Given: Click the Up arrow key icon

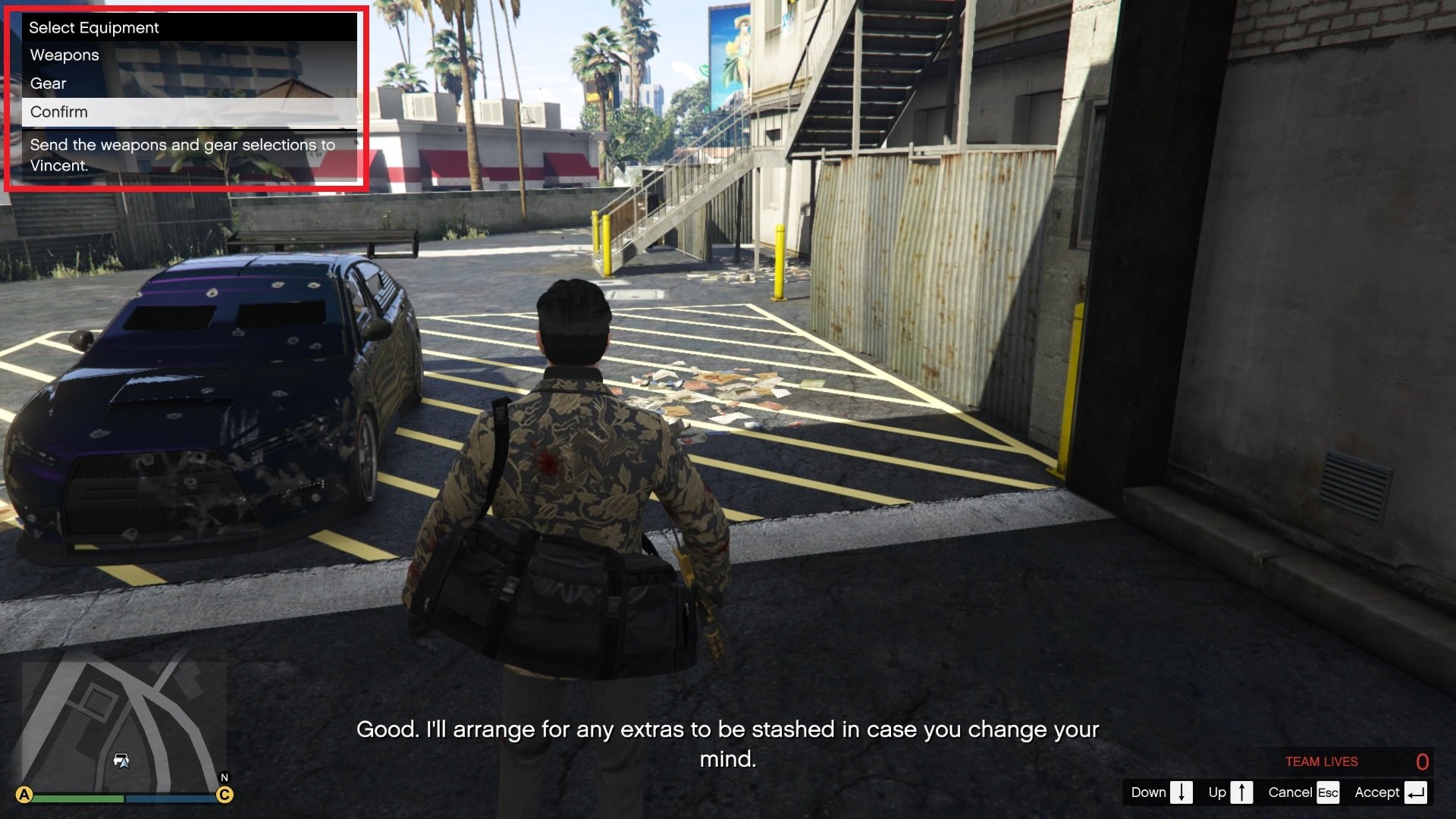Looking at the screenshot, I should pos(1243,792).
